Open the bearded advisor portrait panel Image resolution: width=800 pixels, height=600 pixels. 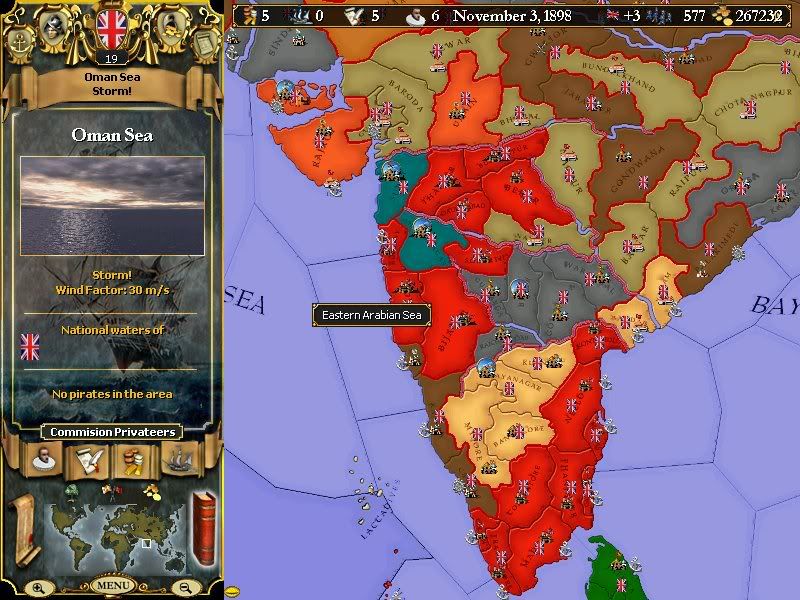point(43,459)
